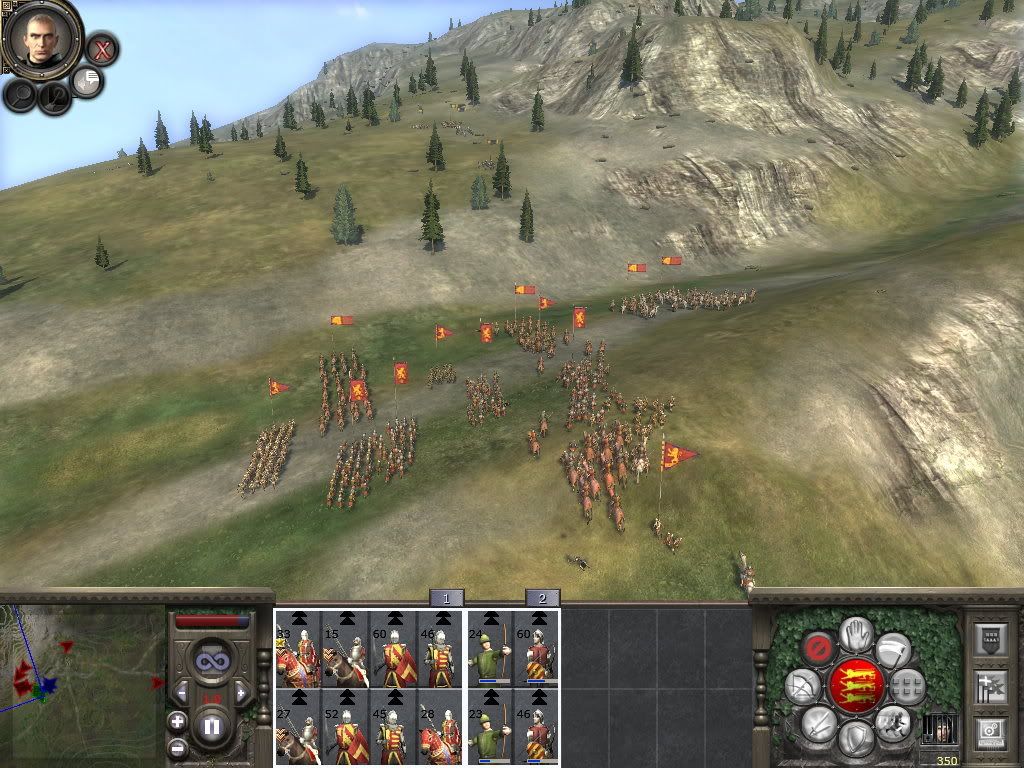Open group formations grid button

pos(906,686)
